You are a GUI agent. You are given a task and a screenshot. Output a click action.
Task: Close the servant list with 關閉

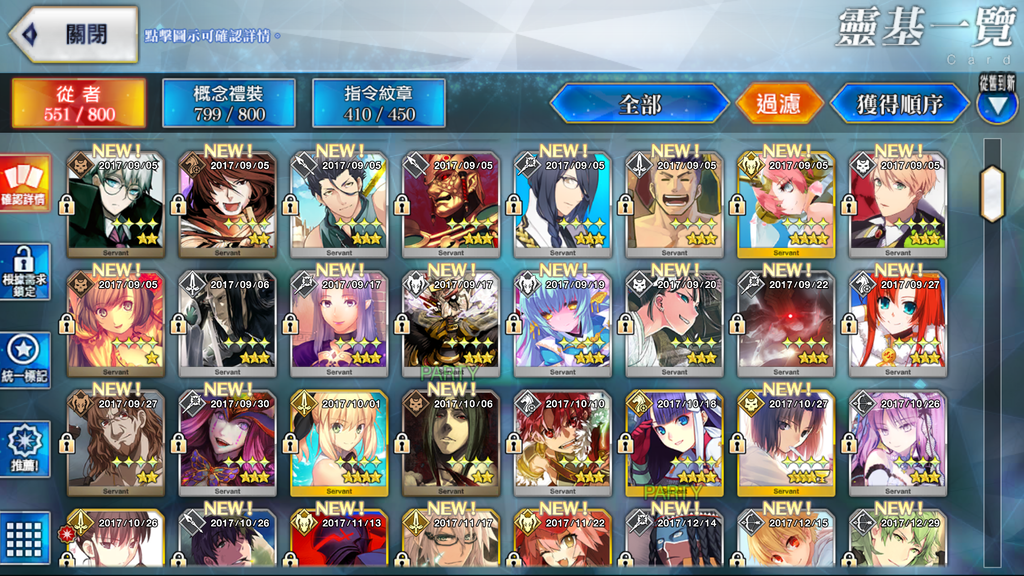click(x=74, y=34)
